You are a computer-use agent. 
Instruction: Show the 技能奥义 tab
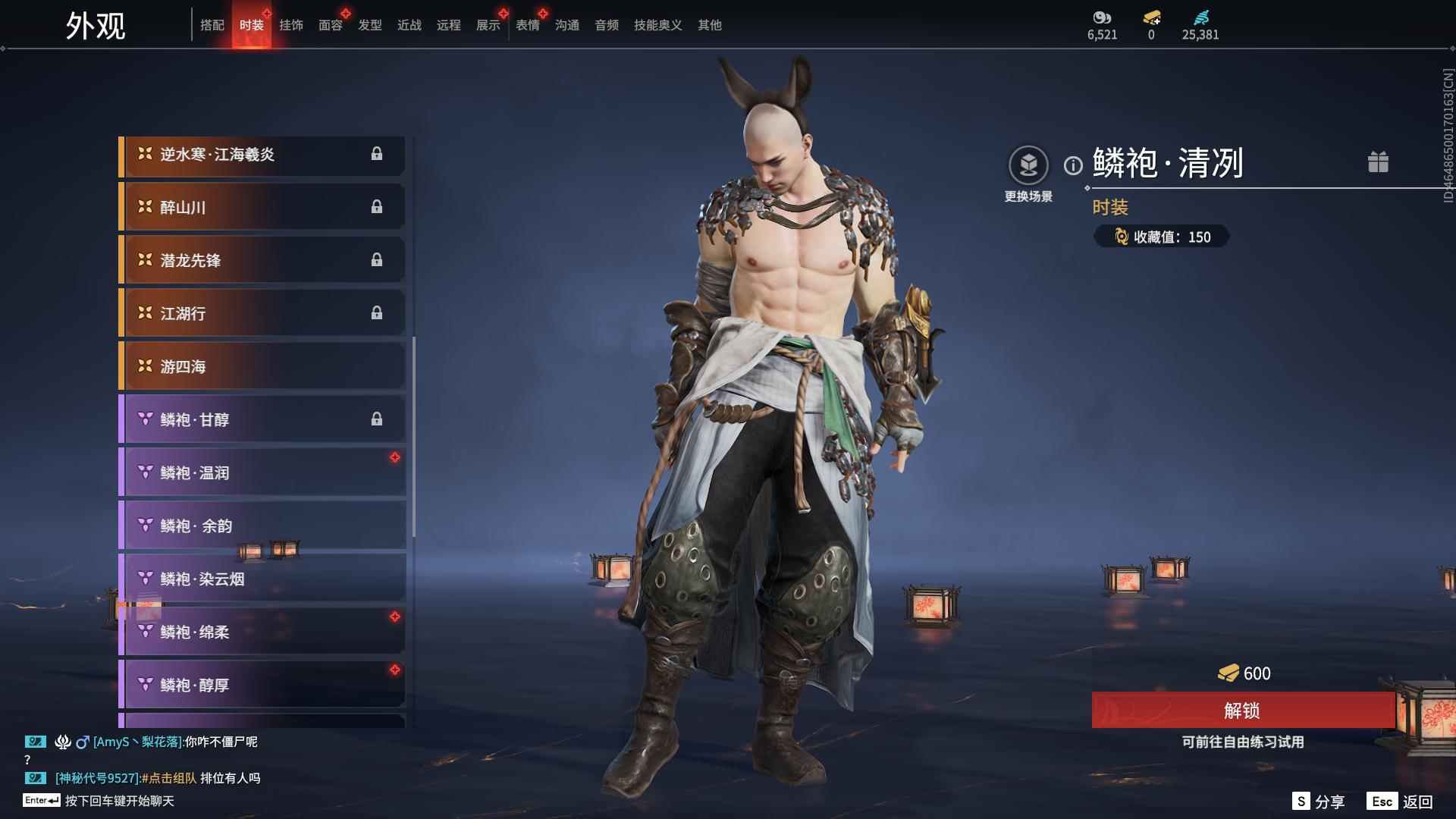pos(658,25)
